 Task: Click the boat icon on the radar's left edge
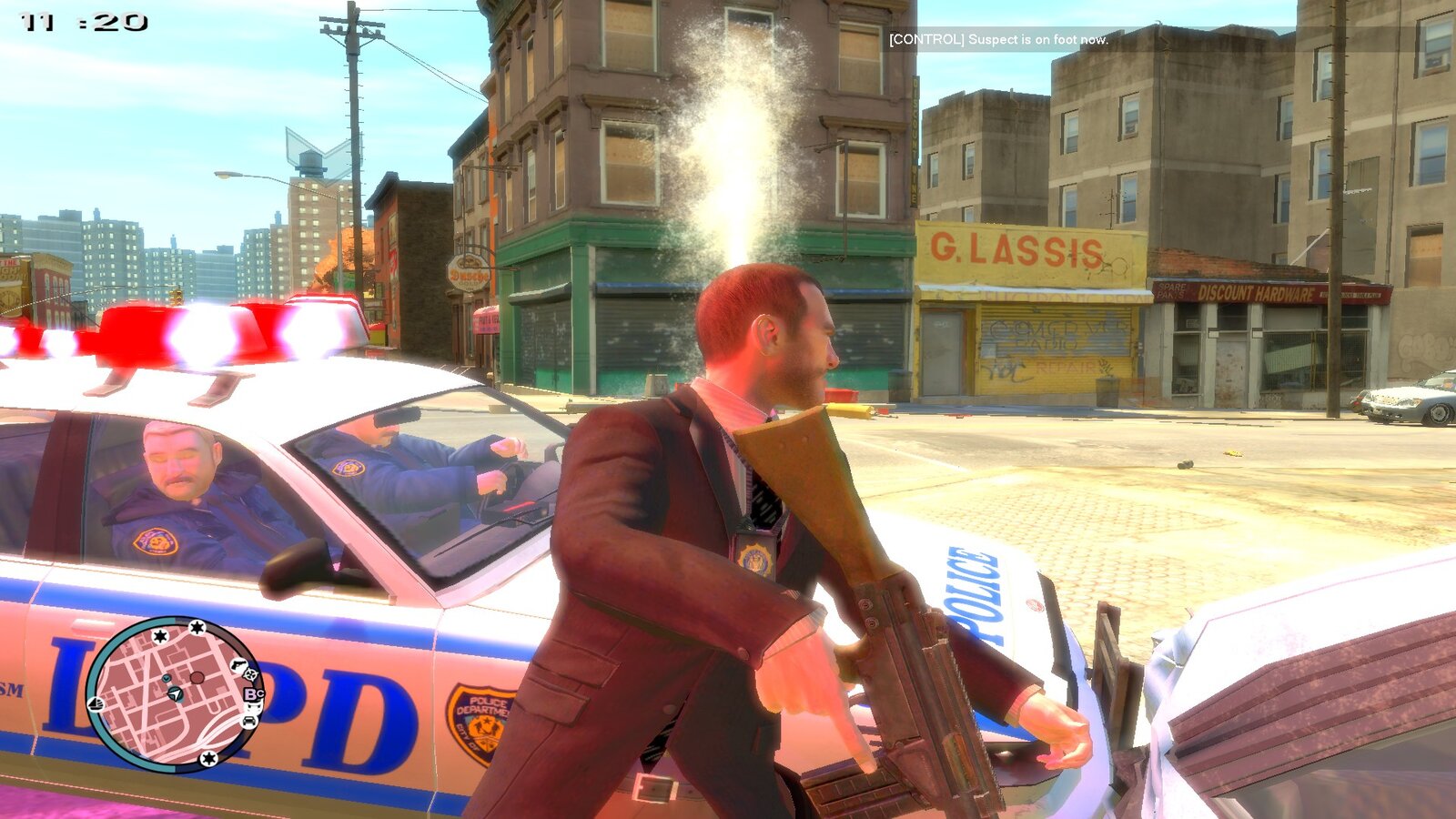[96, 704]
